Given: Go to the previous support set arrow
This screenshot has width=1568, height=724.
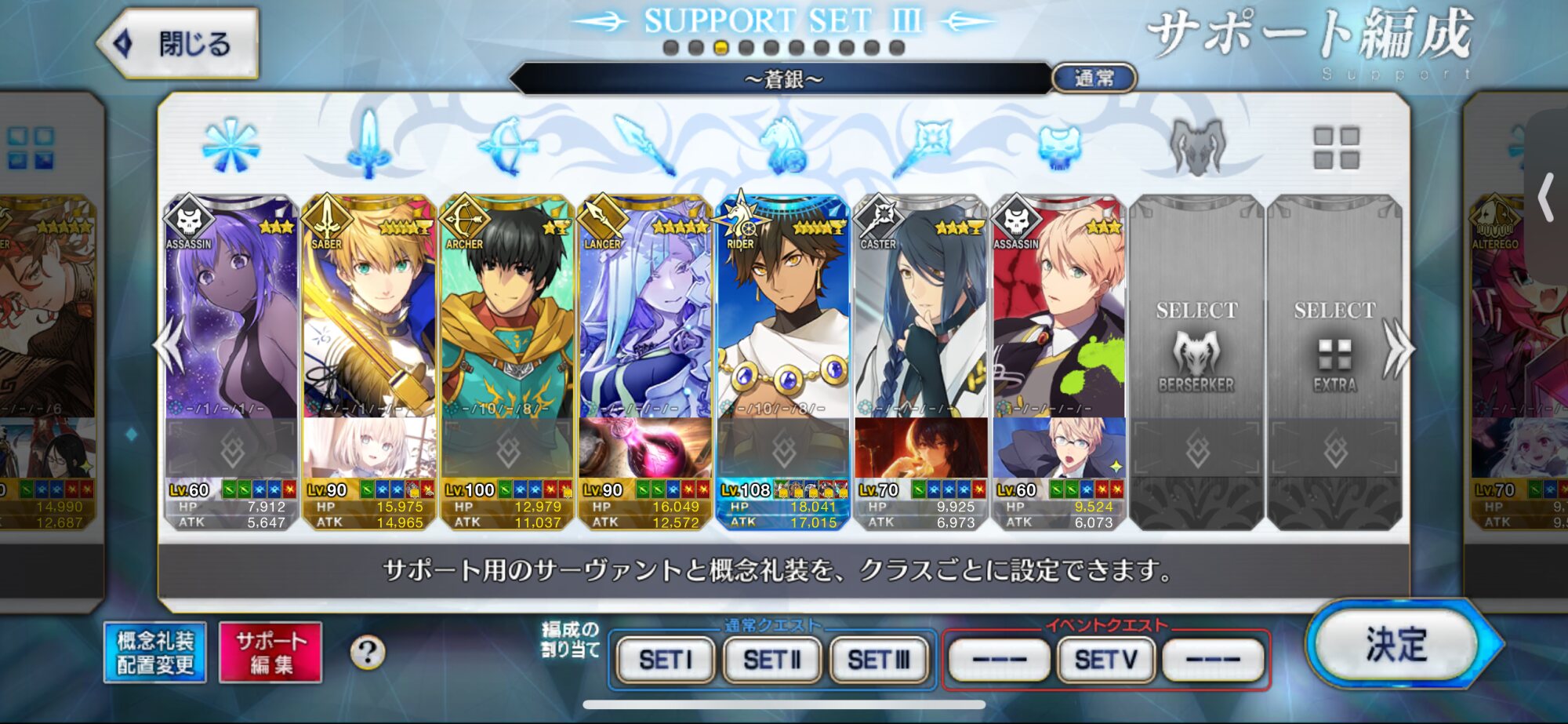Looking at the screenshot, I should coord(170,347).
